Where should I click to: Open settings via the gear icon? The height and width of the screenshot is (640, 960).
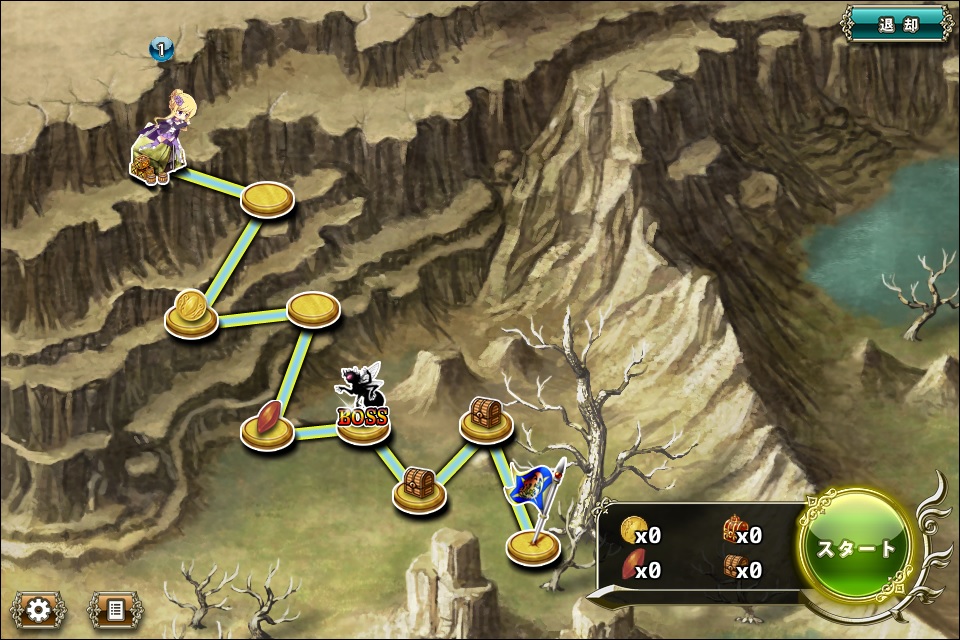[38, 608]
